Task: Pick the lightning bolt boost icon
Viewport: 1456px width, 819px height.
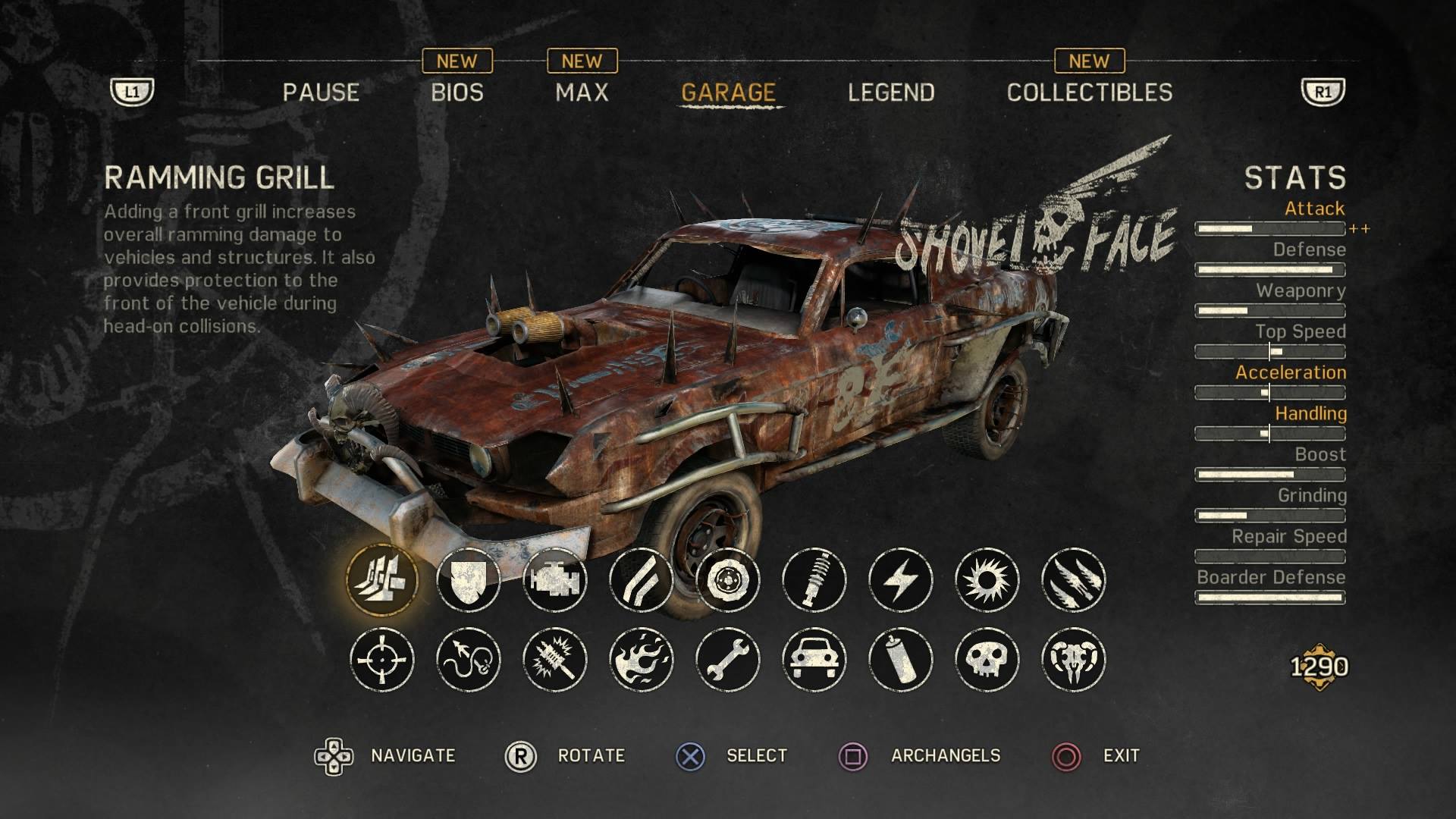Action: (901, 580)
